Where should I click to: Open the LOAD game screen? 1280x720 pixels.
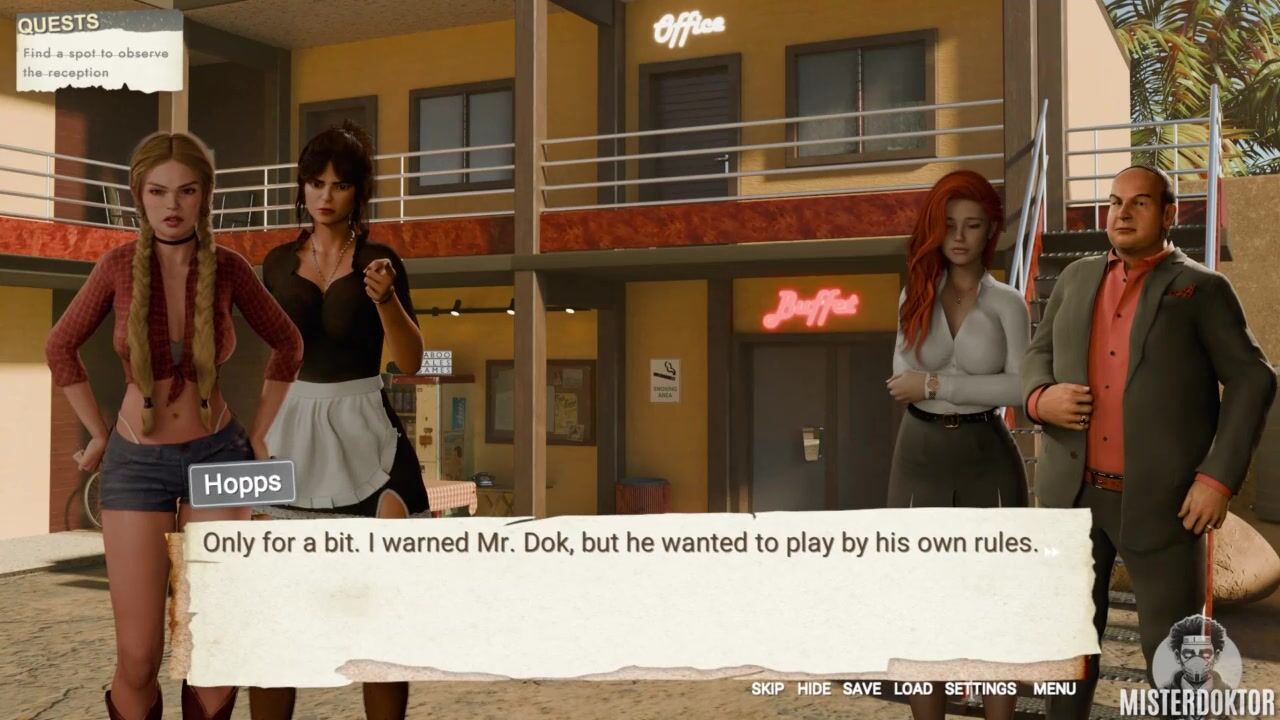tap(912, 689)
